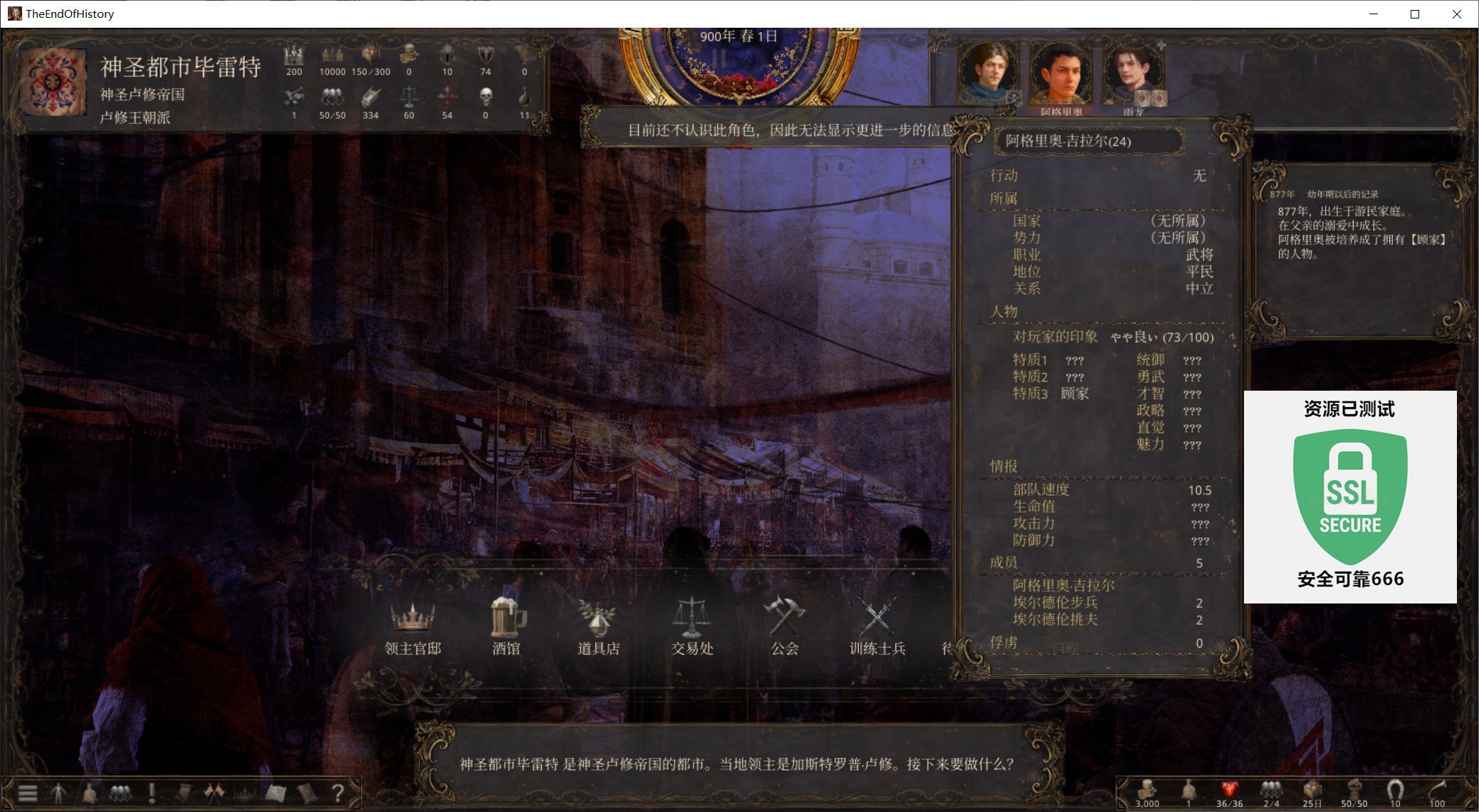The image size is (1479, 812).
Task: Select the 阿格里奥 character portrait
Action: pos(1061,75)
